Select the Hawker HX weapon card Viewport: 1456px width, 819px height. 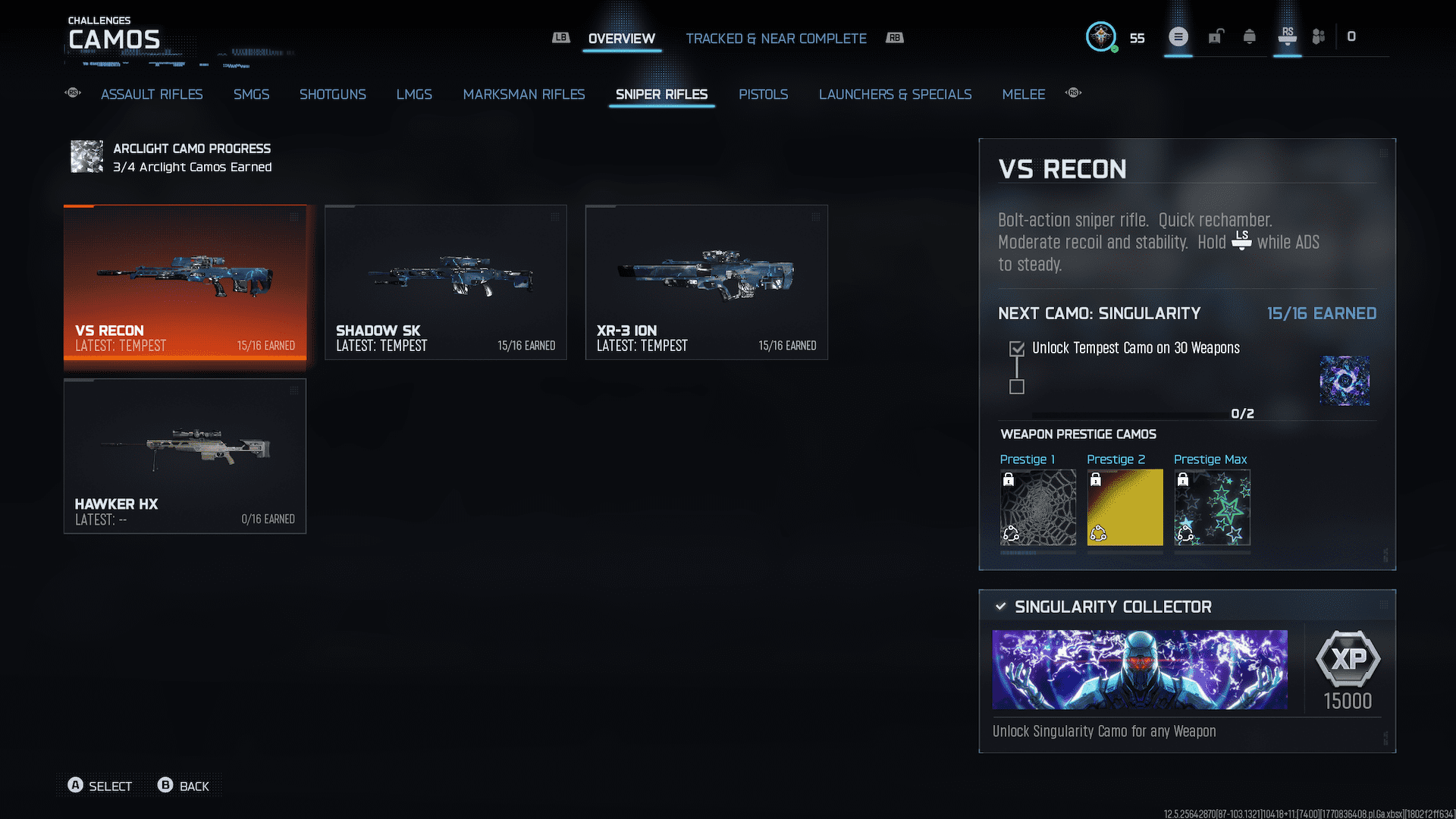point(184,455)
